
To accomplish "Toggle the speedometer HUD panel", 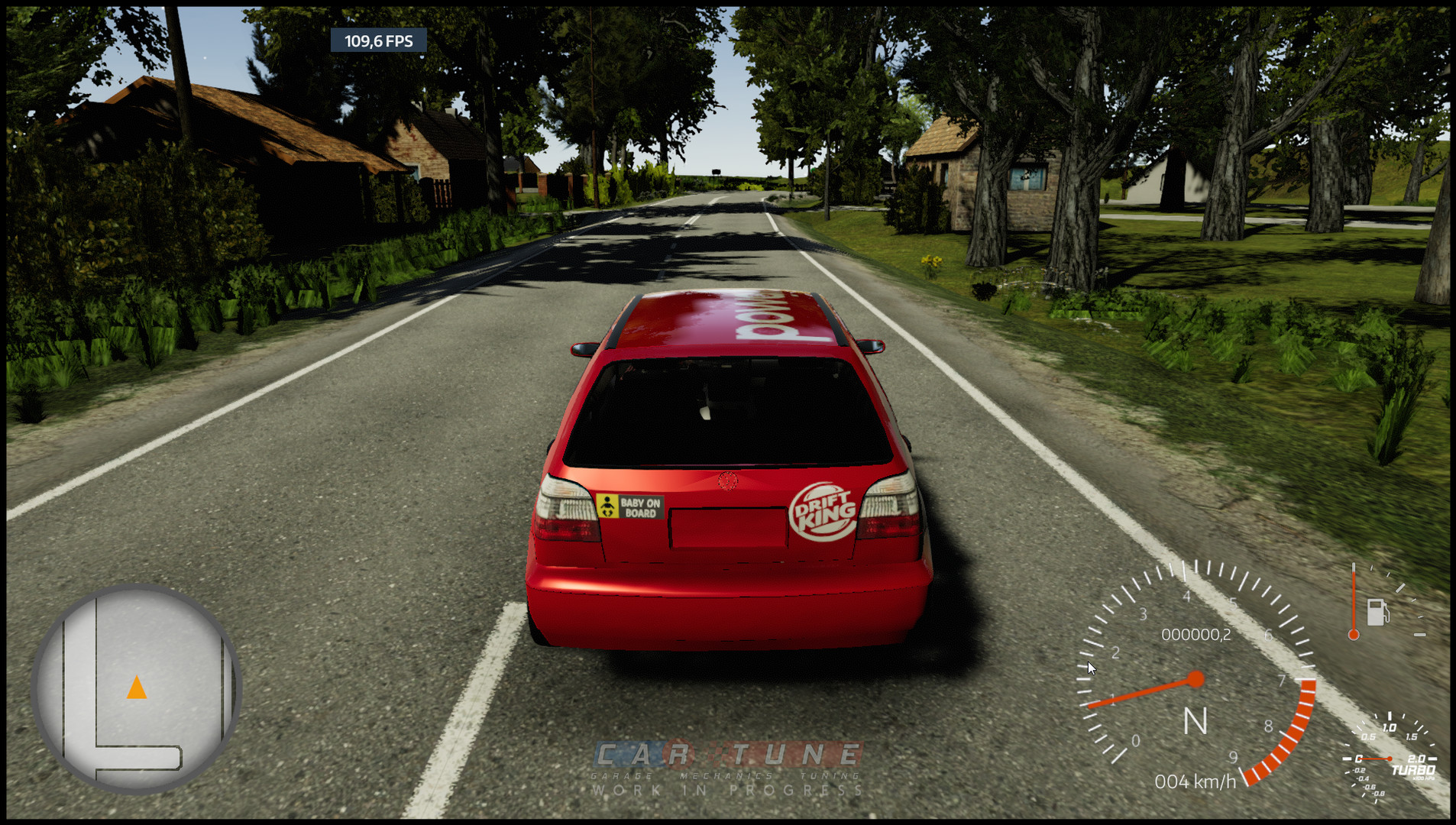I will click(x=1196, y=678).
